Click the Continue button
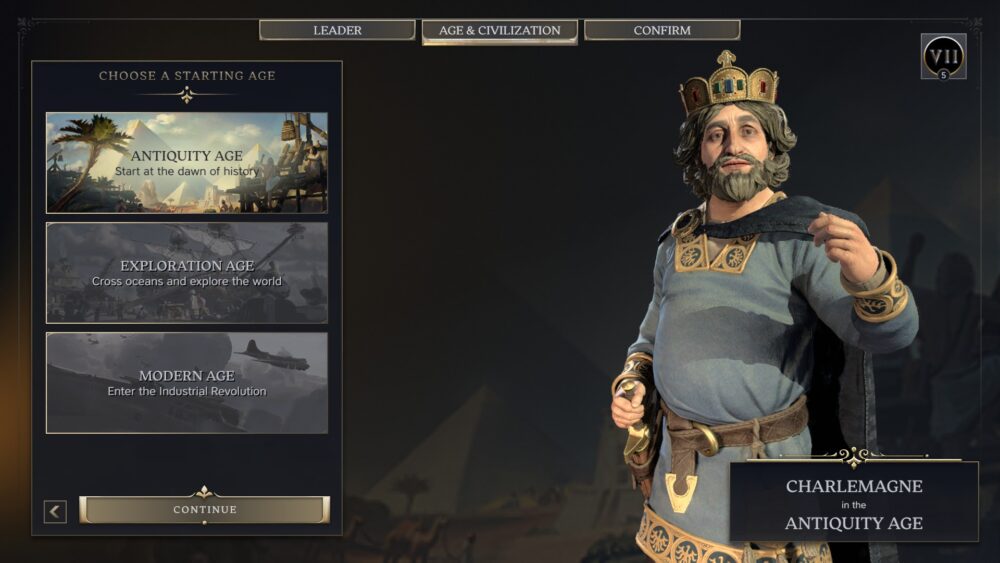Image resolution: width=1000 pixels, height=563 pixels. (x=204, y=510)
